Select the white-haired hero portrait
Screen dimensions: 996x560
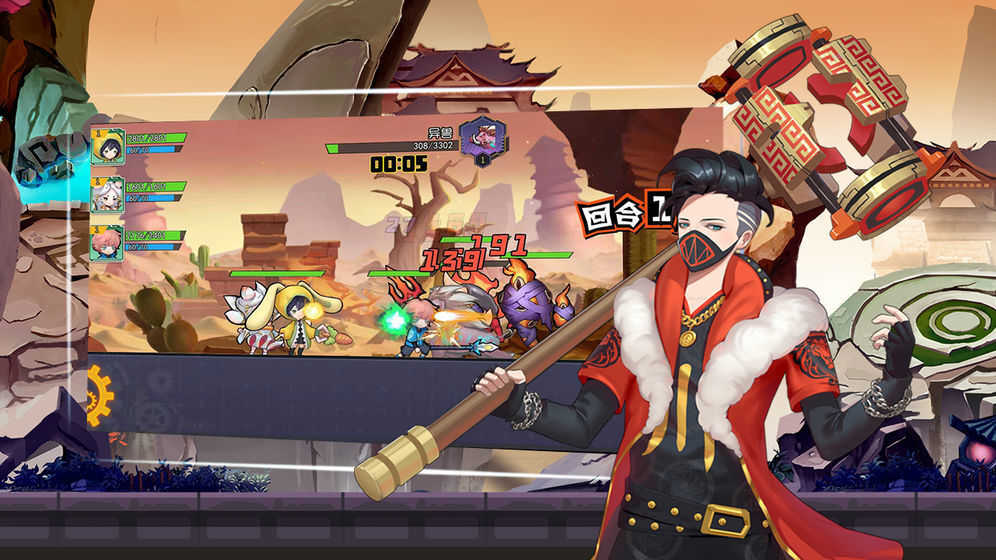point(107,195)
